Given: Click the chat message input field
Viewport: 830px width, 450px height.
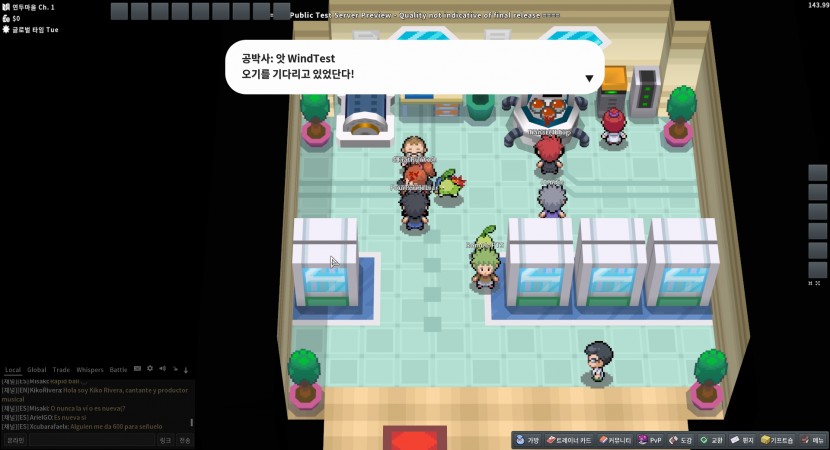Looking at the screenshot, I should (90, 440).
